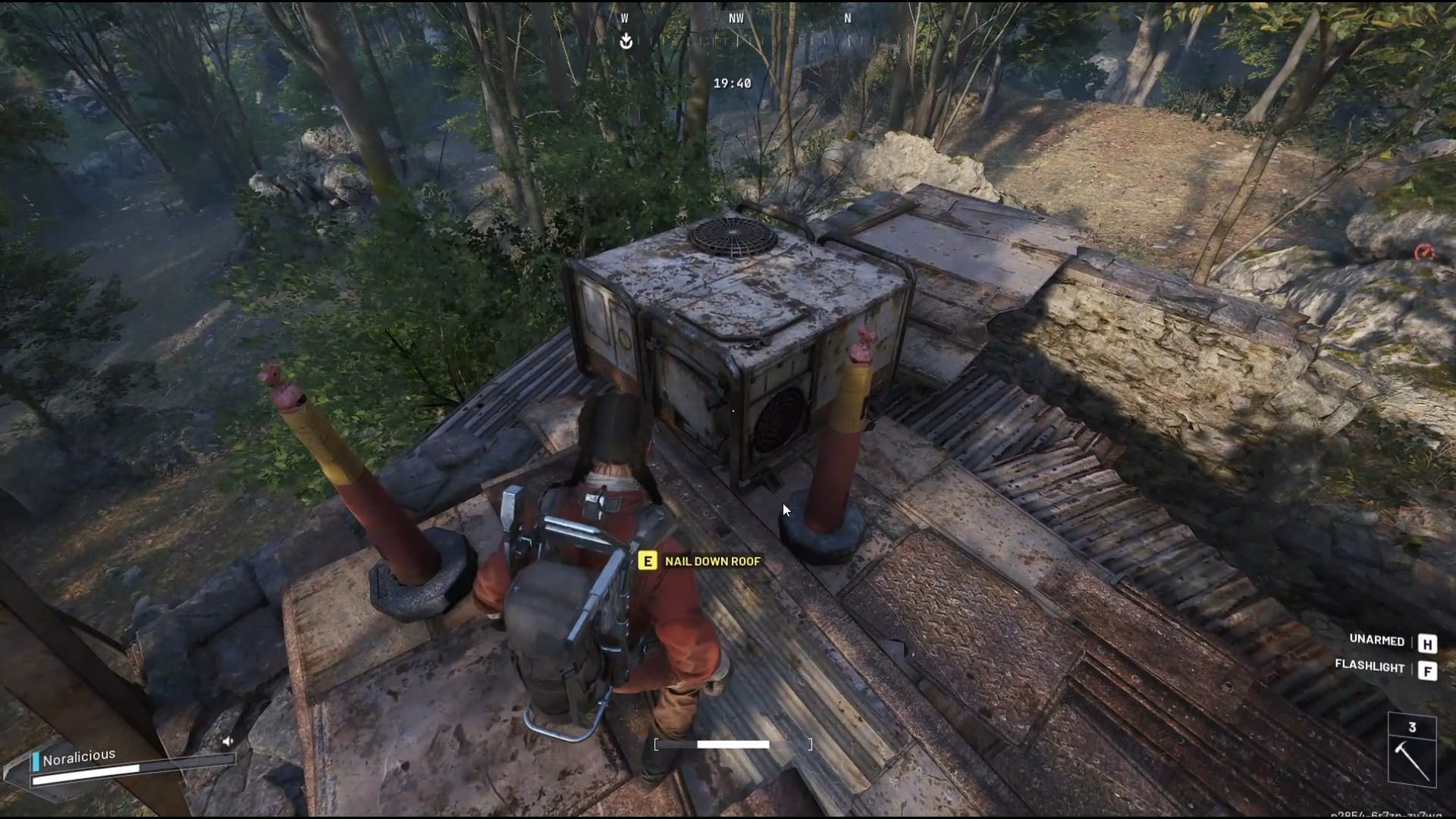Select the hammer item slot
Viewport: 1456px width, 819px height.
click(x=1412, y=751)
